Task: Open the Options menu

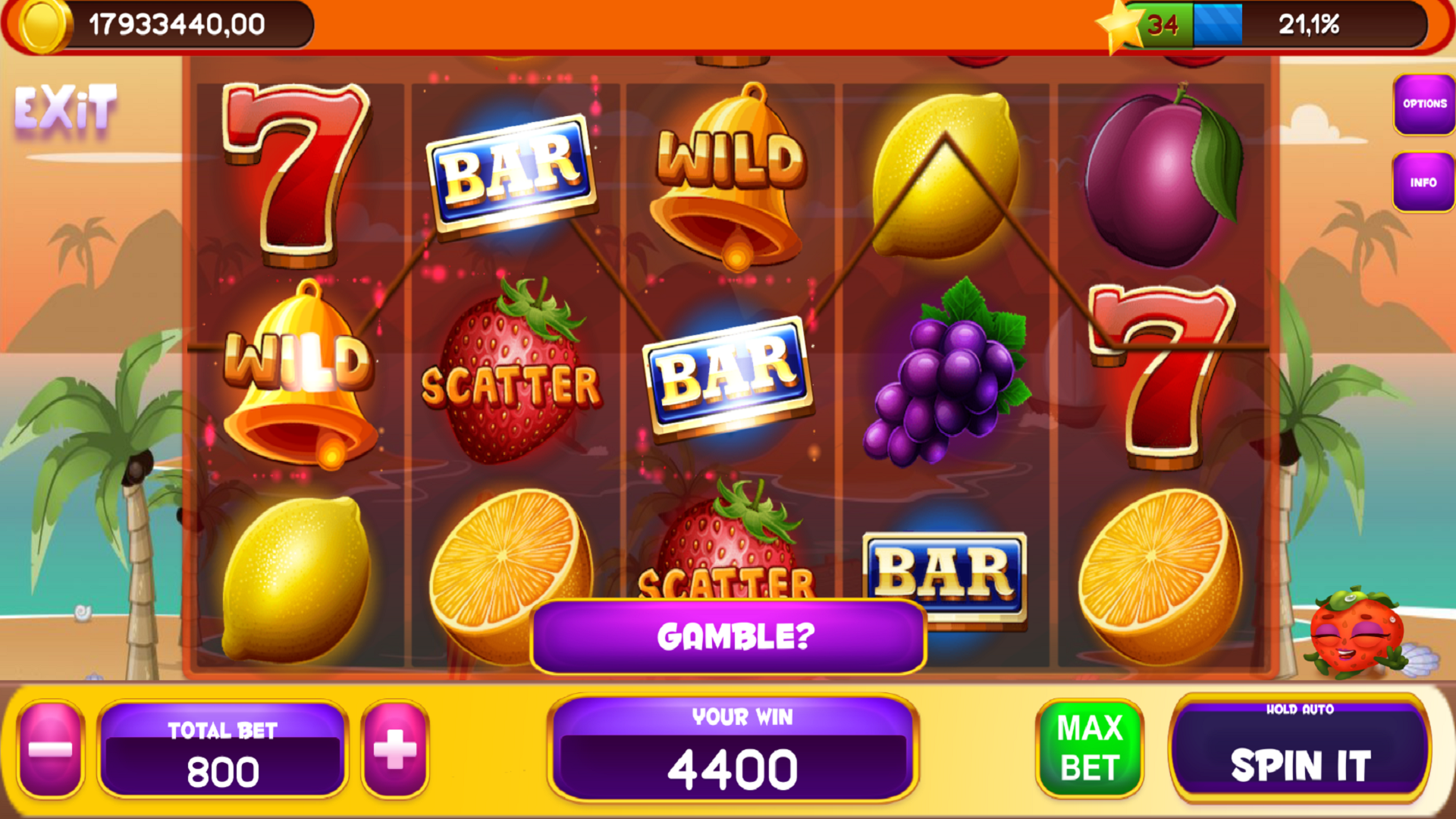Action: (1423, 105)
